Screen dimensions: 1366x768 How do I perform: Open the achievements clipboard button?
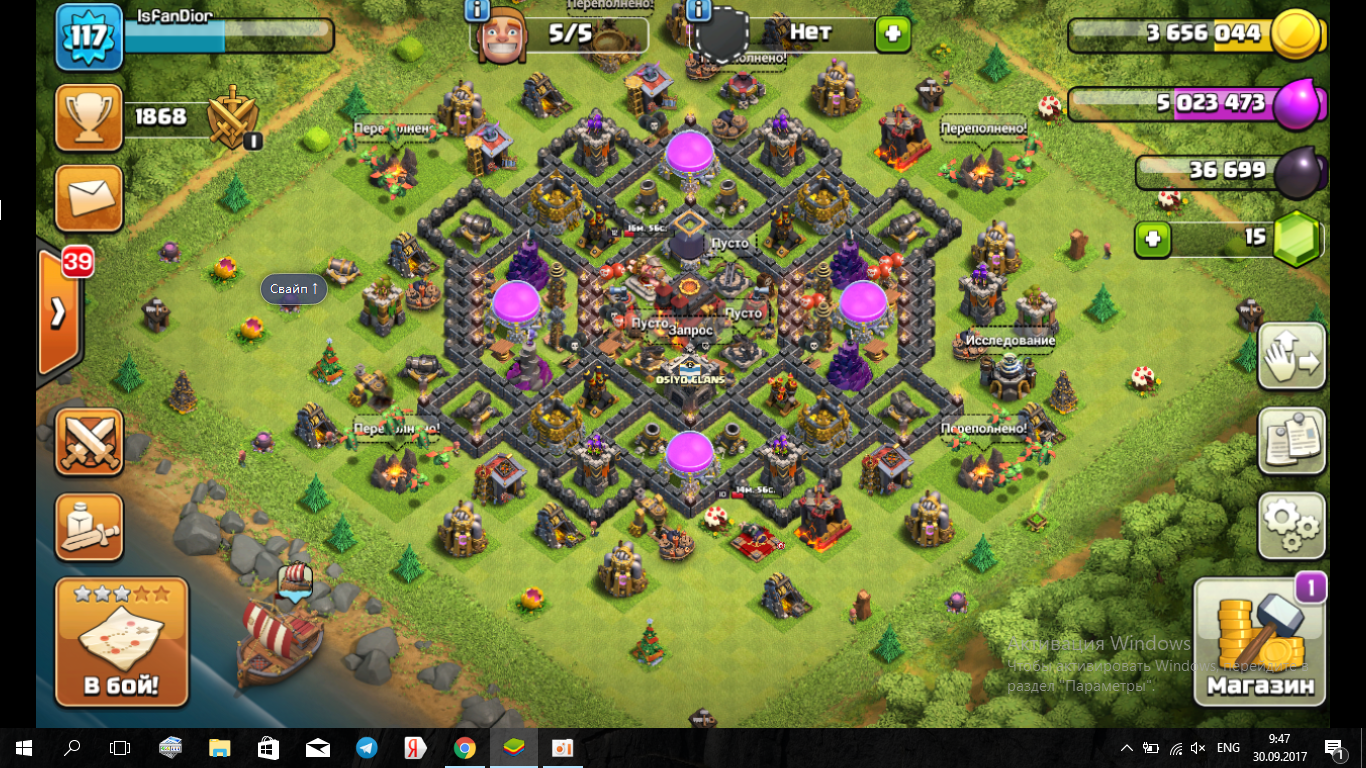1291,440
